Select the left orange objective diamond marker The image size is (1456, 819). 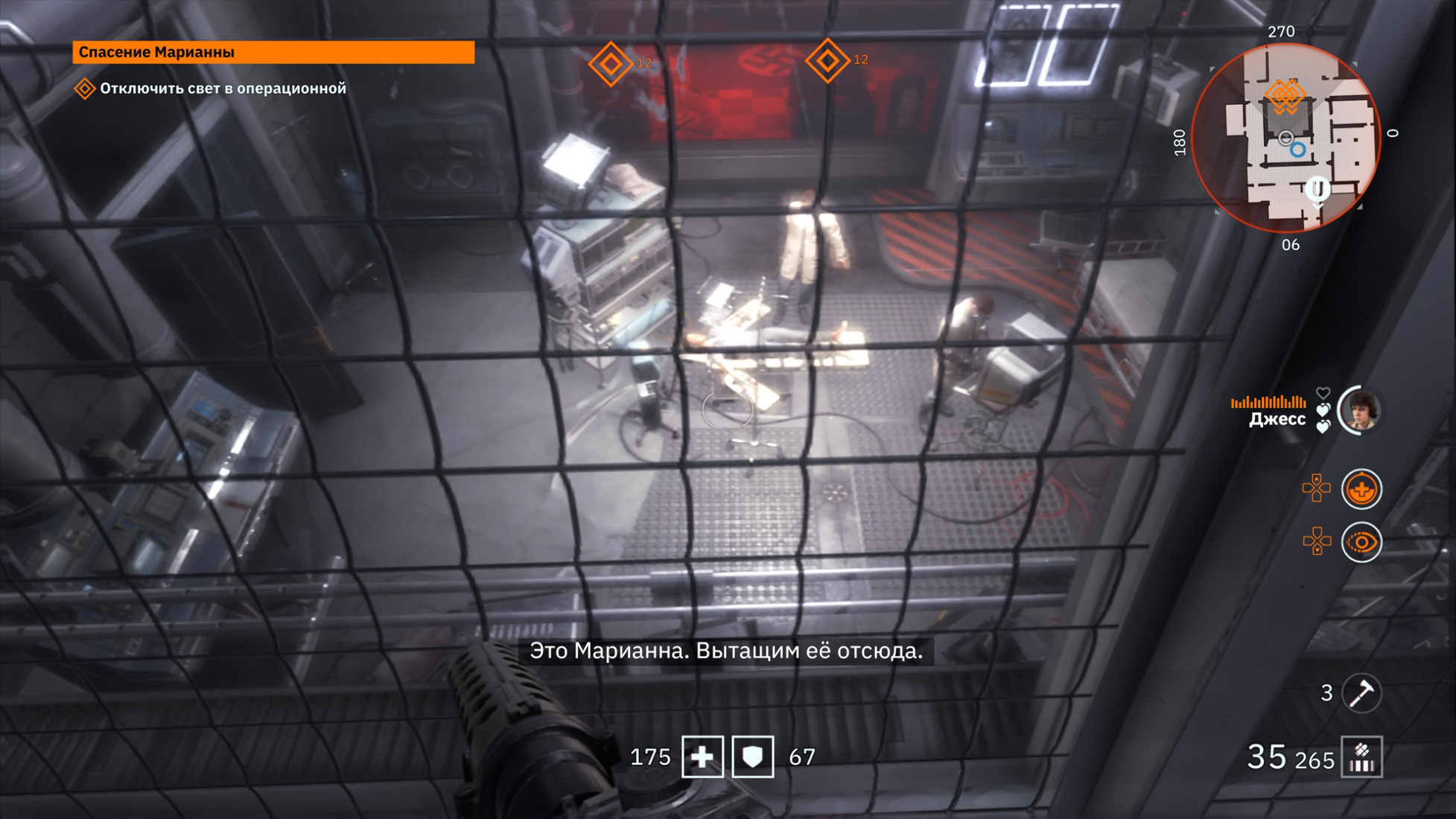[610, 64]
